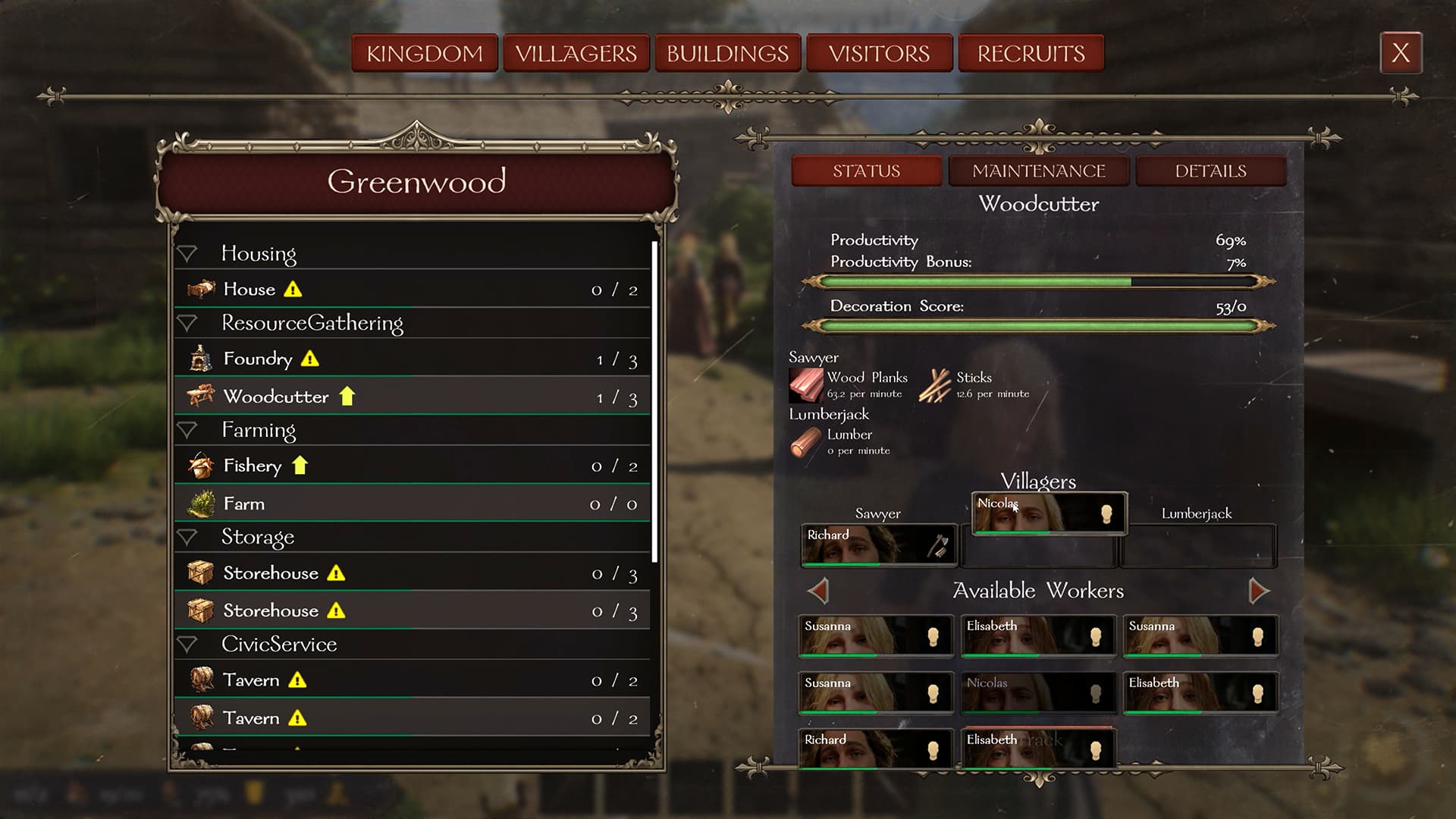This screenshot has height=819, width=1456.
Task: Select the House row under Housing
Action: click(413, 290)
